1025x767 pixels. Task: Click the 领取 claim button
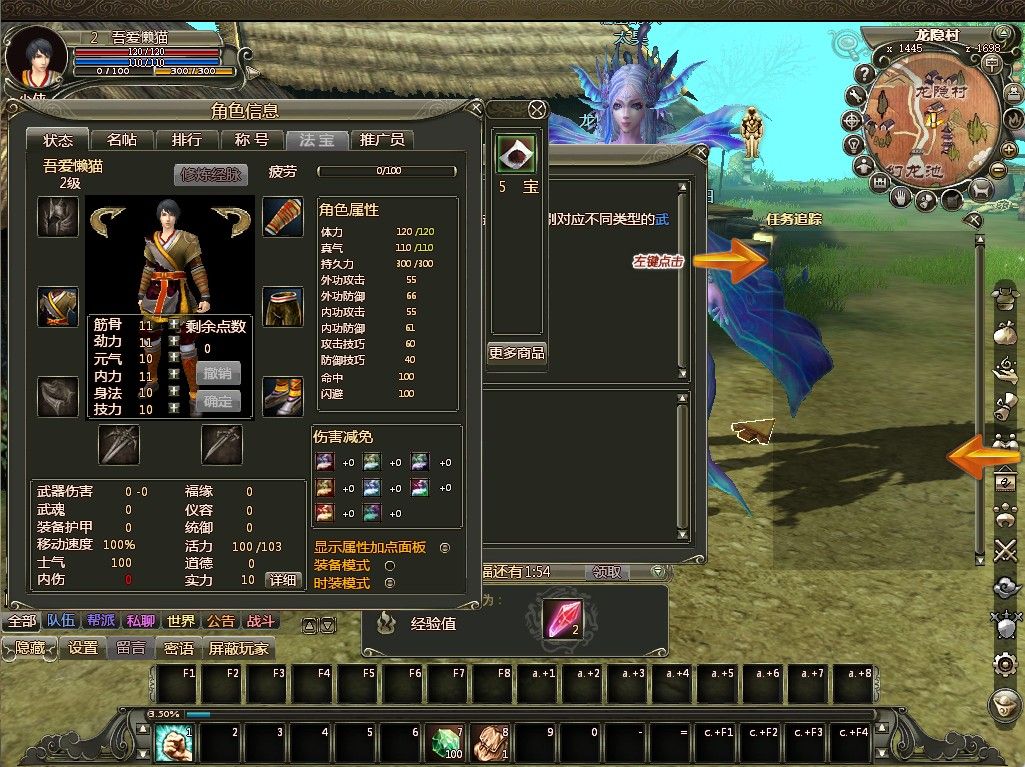point(607,572)
